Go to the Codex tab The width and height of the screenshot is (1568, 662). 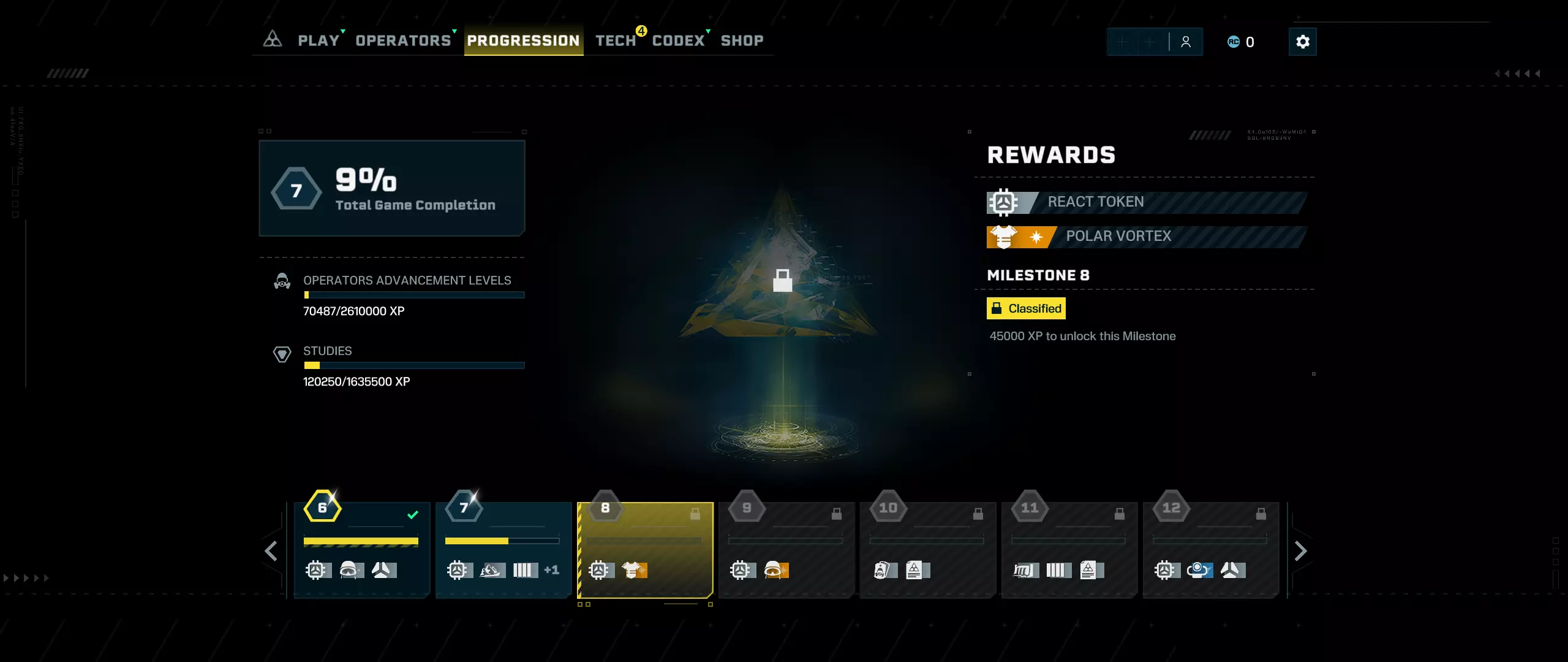click(678, 40)
